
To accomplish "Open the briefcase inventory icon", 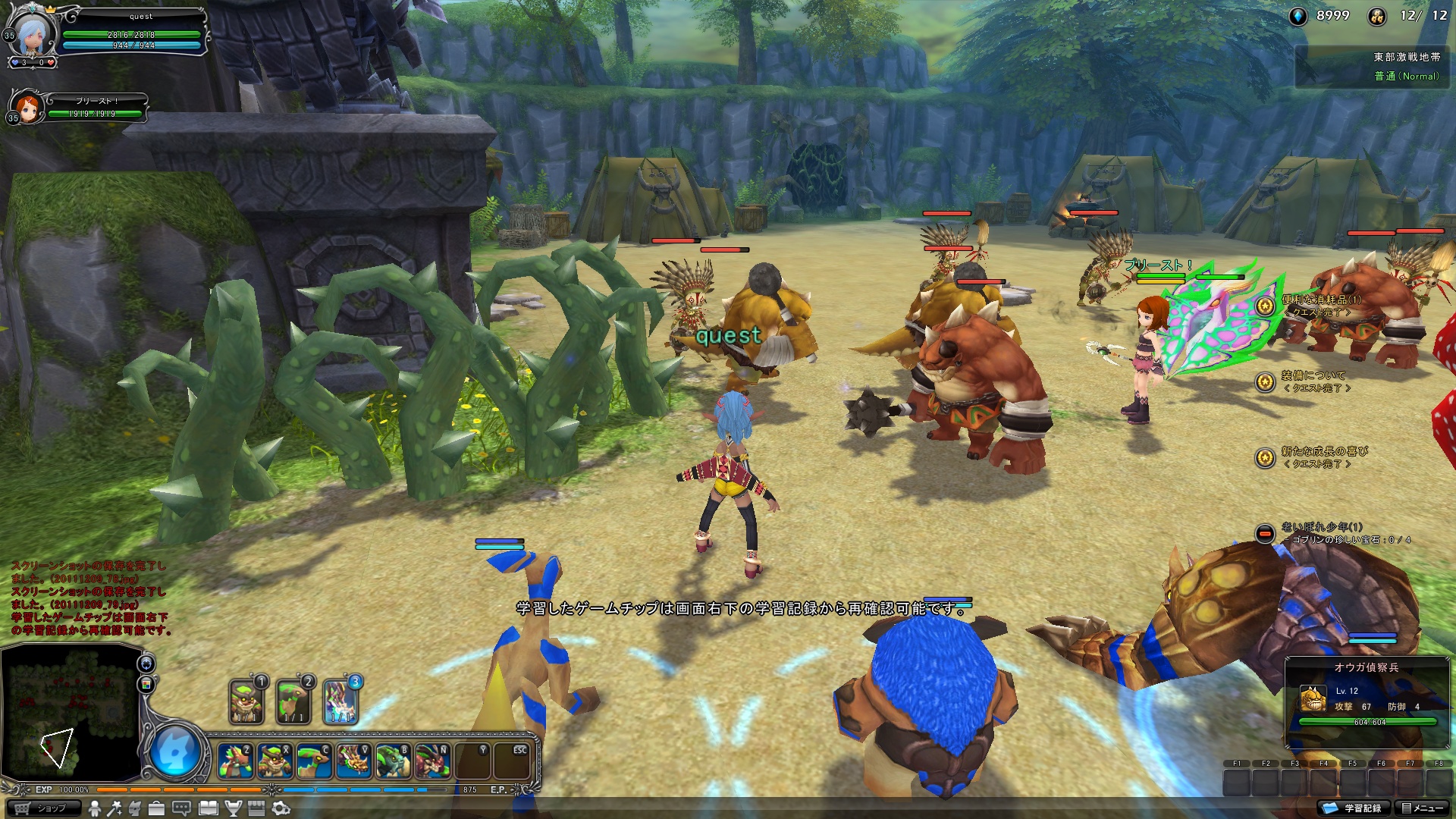I will [156, 808].
